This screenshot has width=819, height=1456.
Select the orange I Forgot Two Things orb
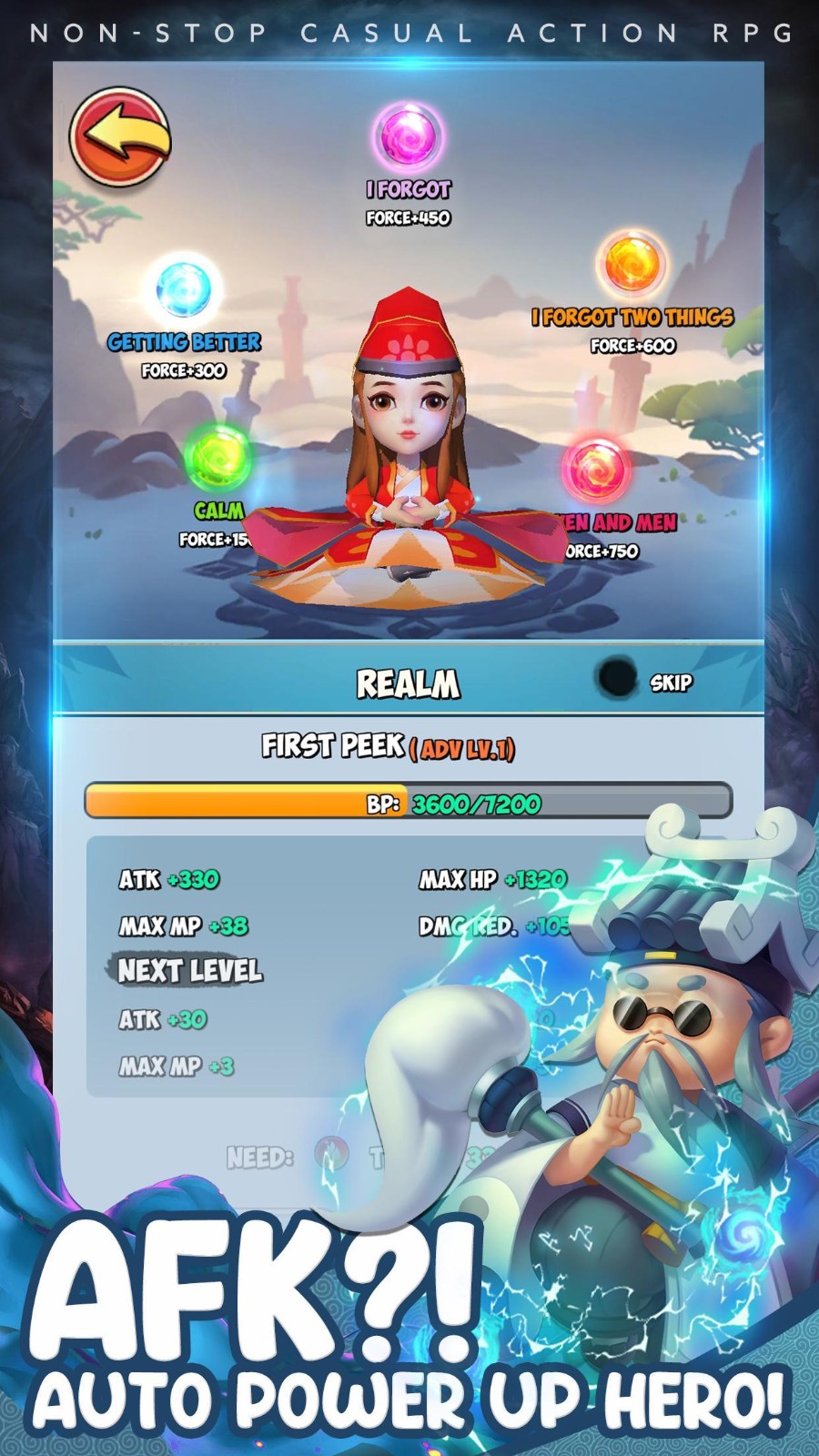coord(632,264)
